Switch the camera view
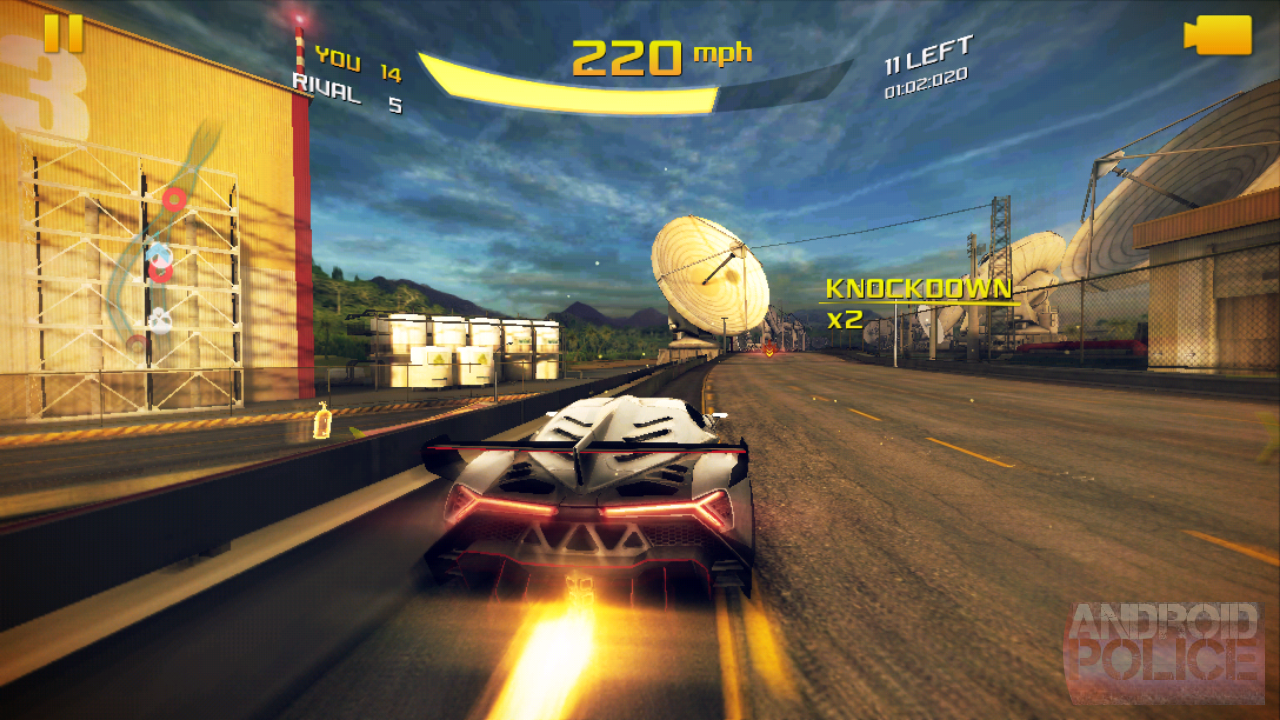This screenshot has width=1280, height=720. (1218, 35)
